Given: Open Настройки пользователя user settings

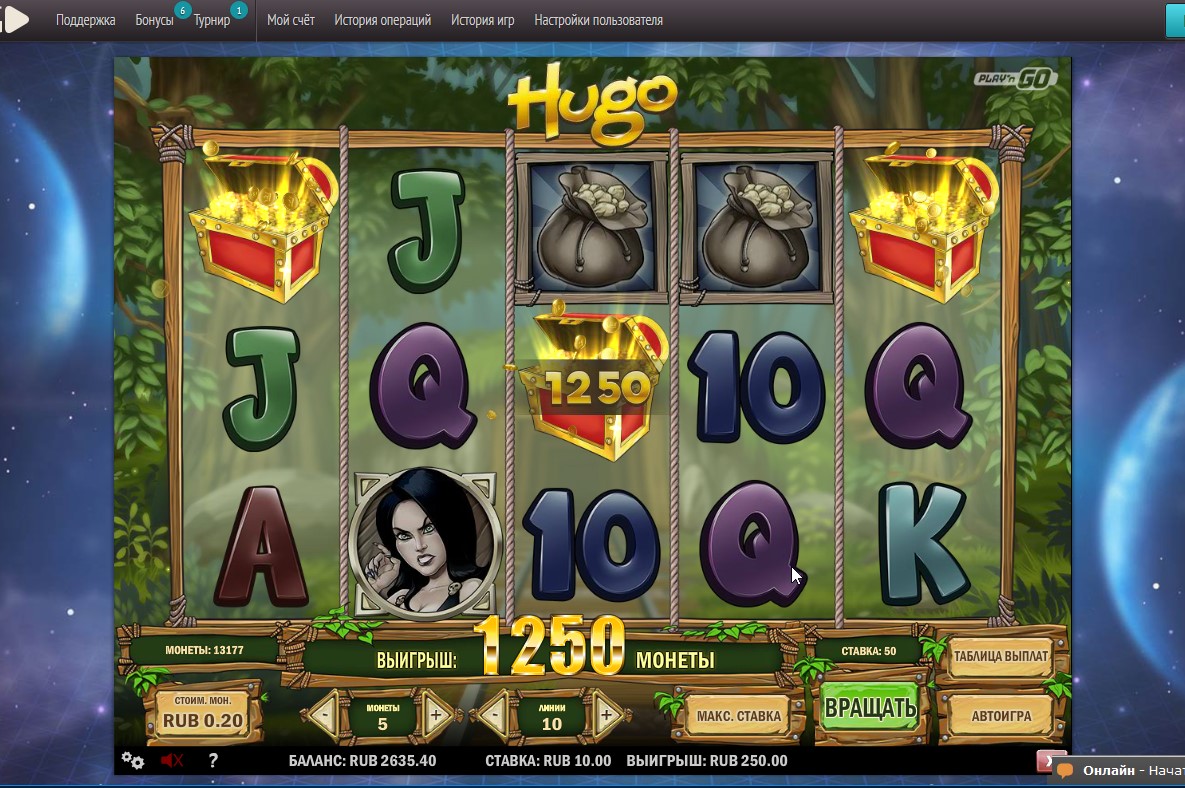Looking at the screenshot, I should (598, 20).
